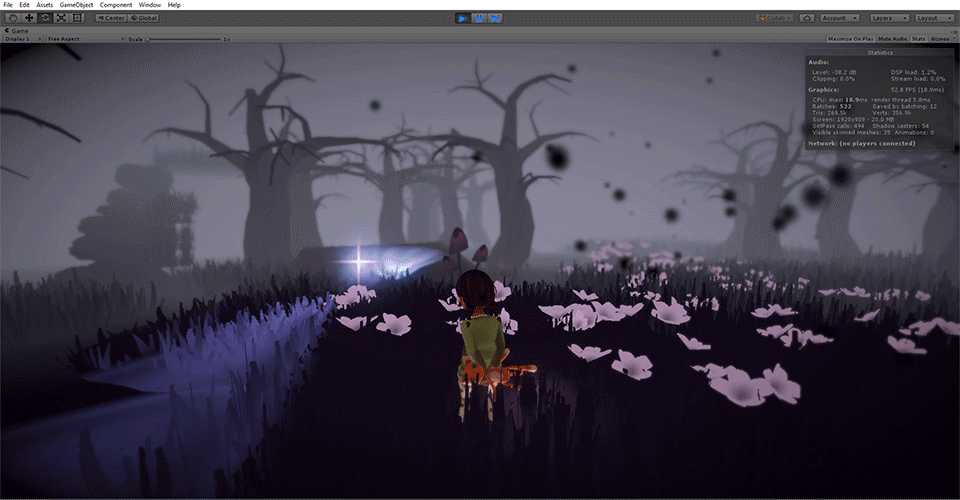Open the Help menu
The width and height of the screenshot is (960, 500).
pyautogui.click(x=174, y=5)
